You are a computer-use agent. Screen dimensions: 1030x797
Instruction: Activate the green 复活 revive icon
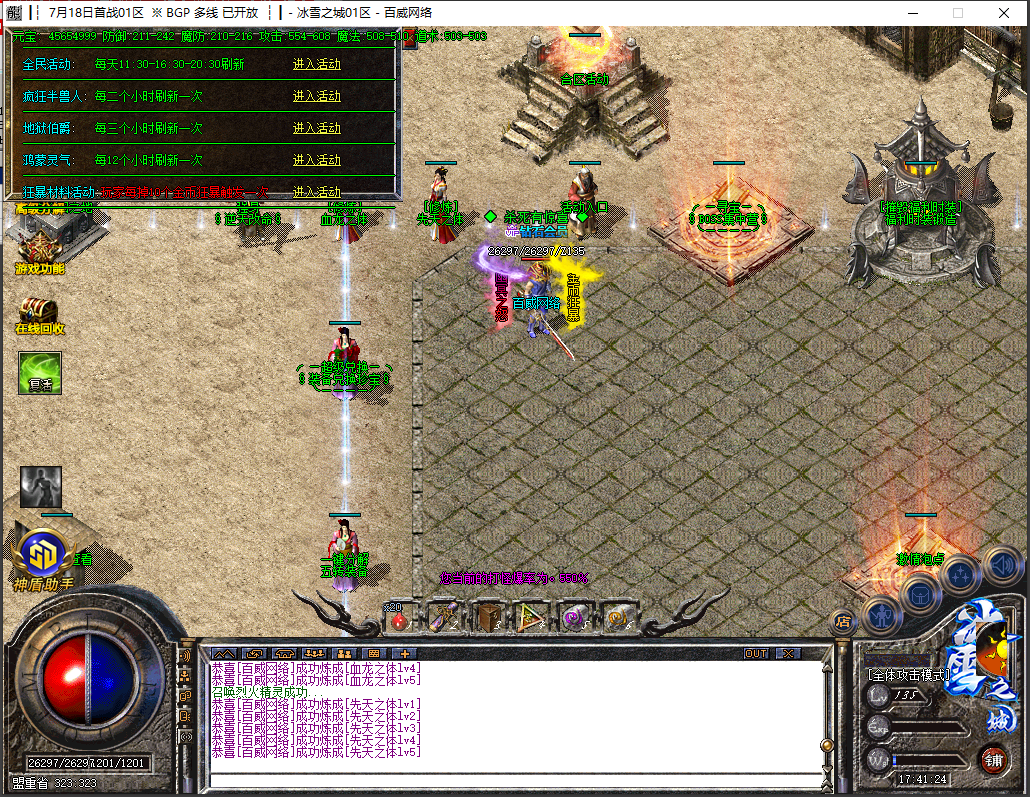coord(40,373)
